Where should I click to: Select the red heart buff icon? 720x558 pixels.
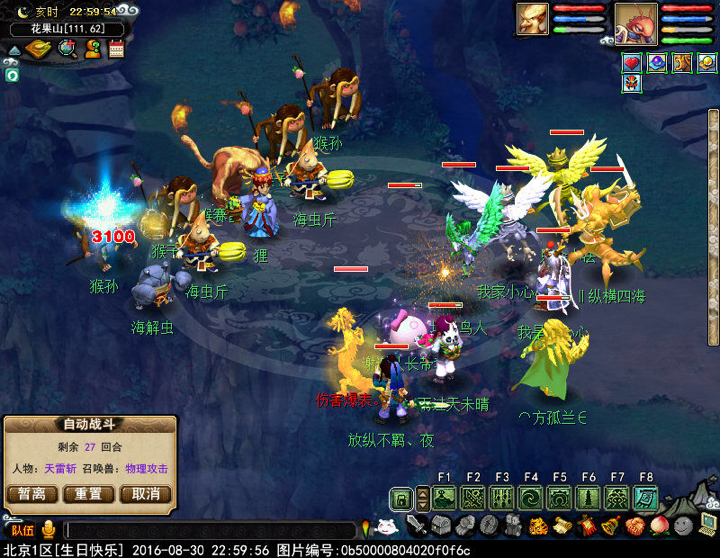pos(631,63)
